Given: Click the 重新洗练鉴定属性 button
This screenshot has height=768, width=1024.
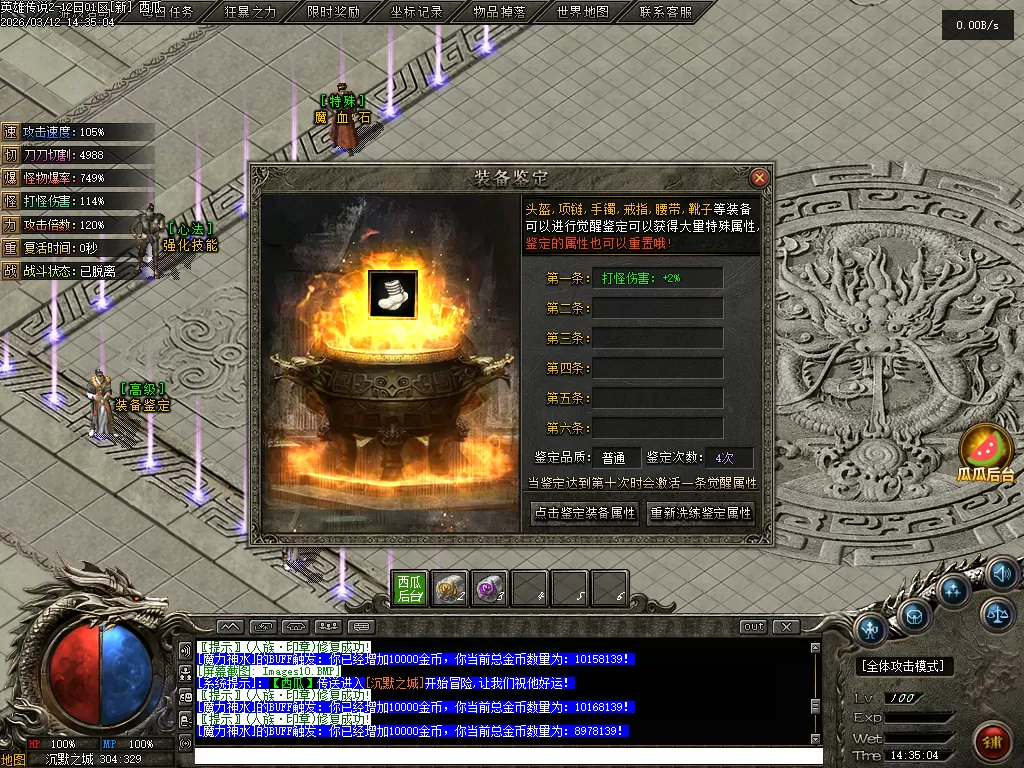Looking at the screenshot, I should tap(701, 513).
